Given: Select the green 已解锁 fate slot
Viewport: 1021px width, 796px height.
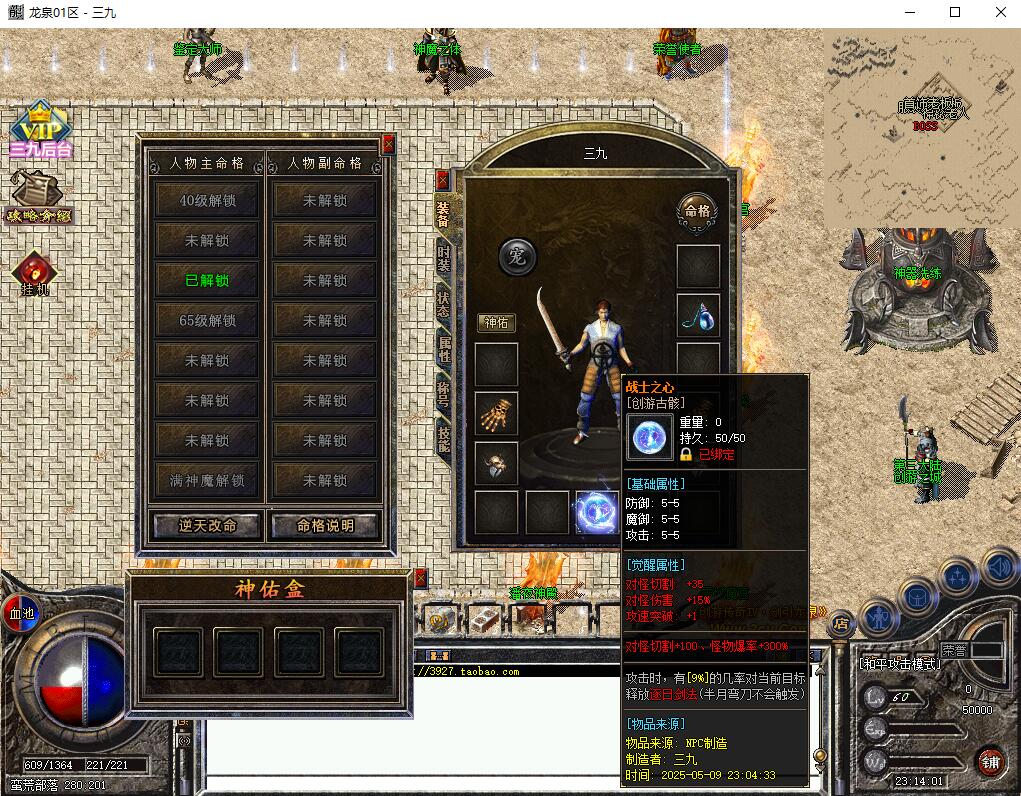Looking at the screenshot, I should pyautogui.click(x=208, y=280).
